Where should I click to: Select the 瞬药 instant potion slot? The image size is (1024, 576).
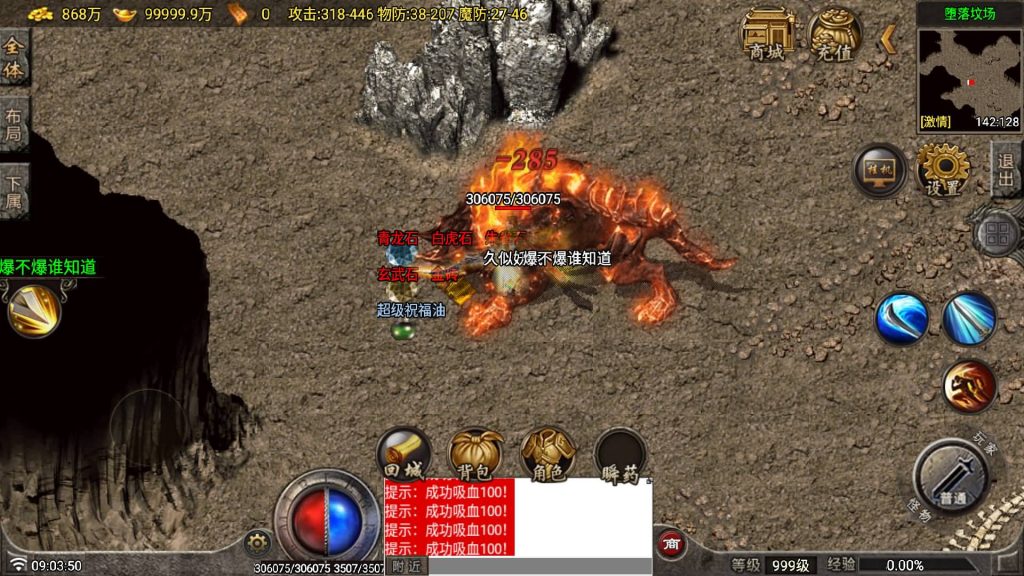tap(620, 454)
